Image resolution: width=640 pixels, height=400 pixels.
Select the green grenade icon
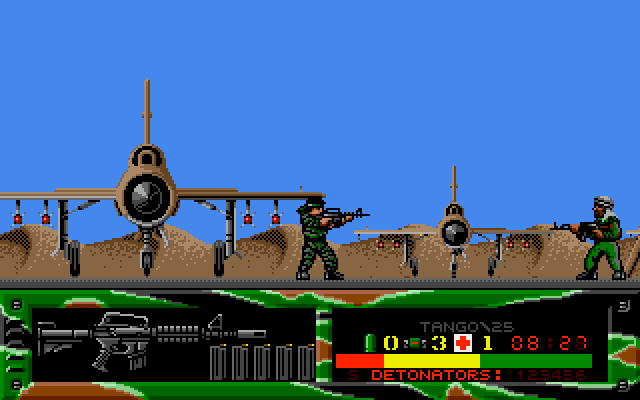368,342
